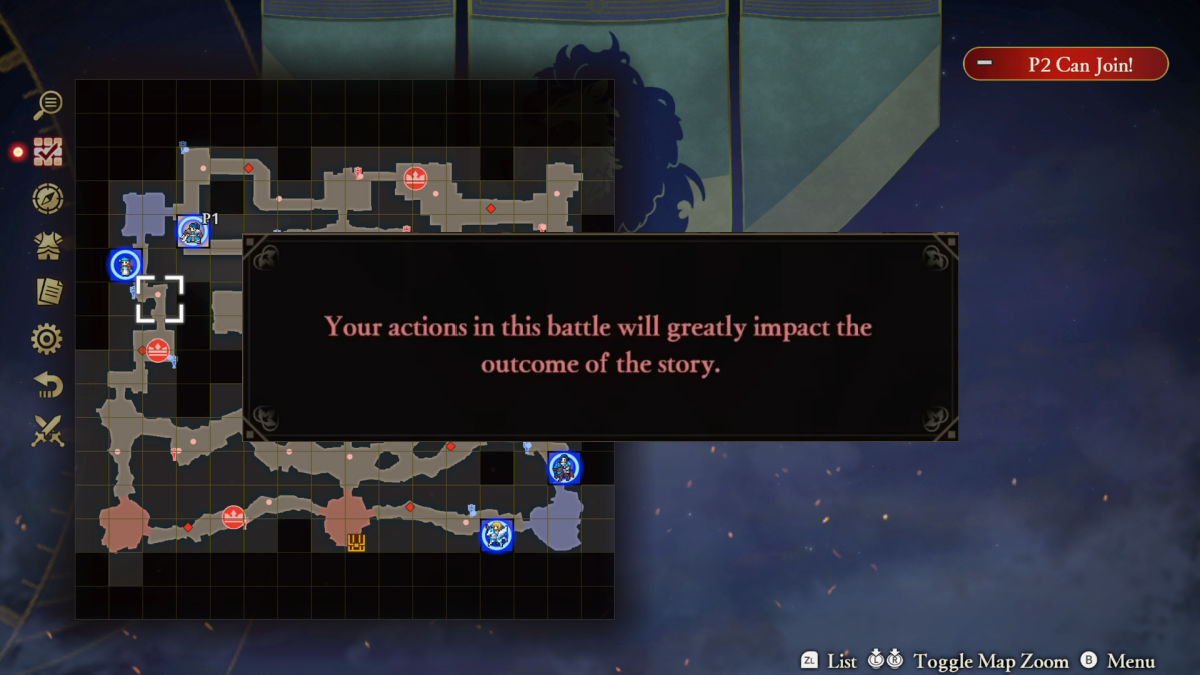Click the P2 Can Join banner

[1066, 64]
